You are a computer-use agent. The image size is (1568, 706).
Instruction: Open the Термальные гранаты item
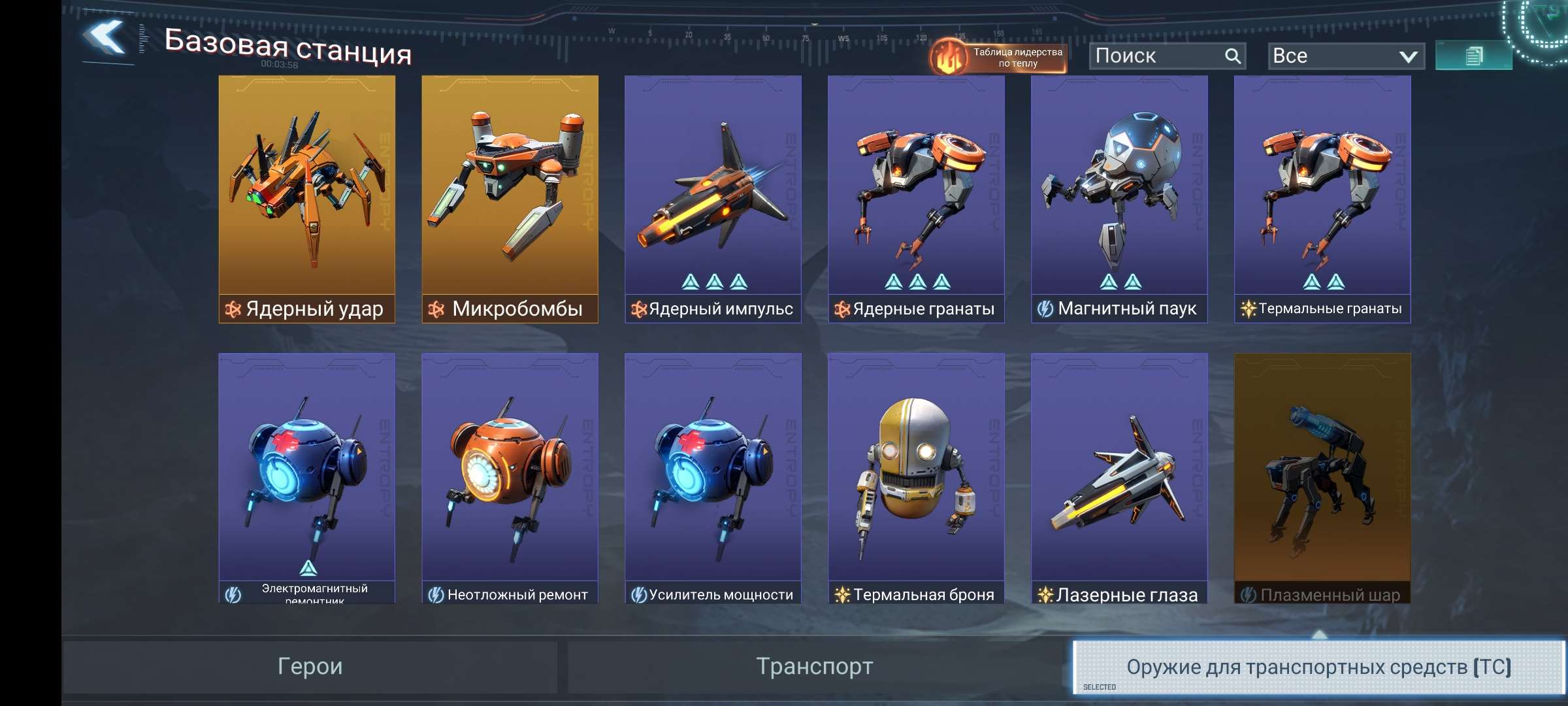click(x=1323, y=196)
